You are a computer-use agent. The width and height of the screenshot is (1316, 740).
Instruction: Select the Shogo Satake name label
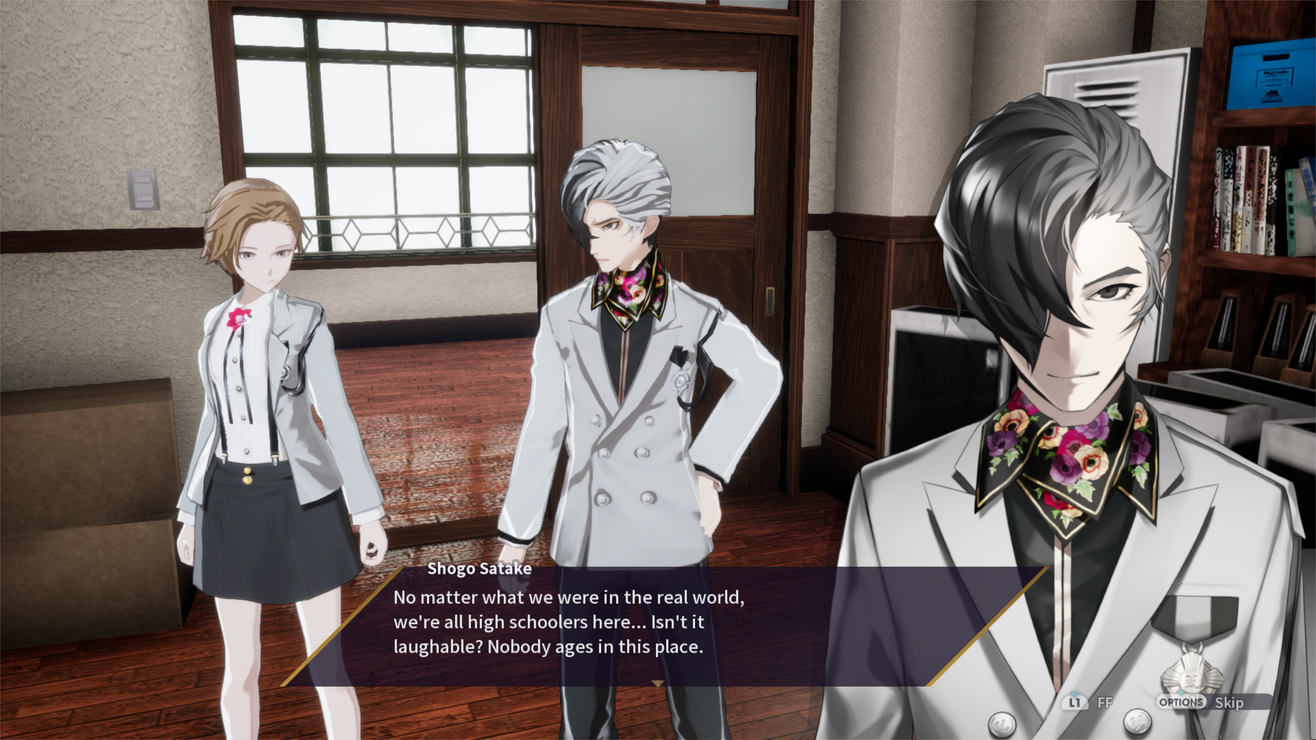coord(480,567)
